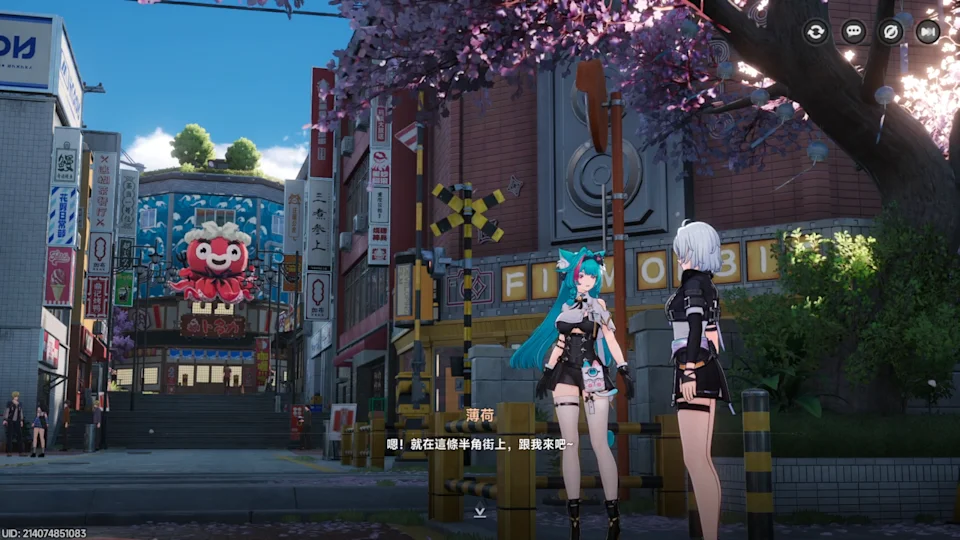Open the dialogue log speech bubble icon
The image size is (960, 540).
pos(853,32)
